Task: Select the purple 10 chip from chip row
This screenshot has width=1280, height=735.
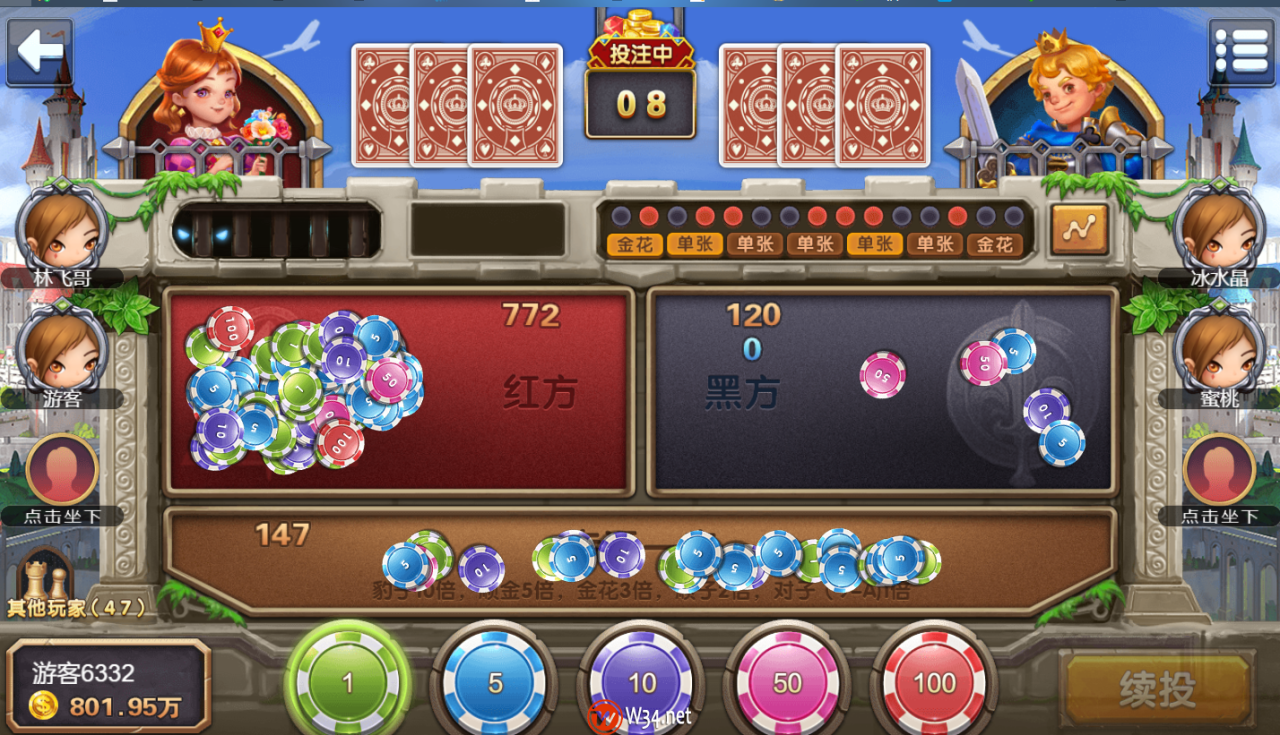Action: (x=641, y=680)
